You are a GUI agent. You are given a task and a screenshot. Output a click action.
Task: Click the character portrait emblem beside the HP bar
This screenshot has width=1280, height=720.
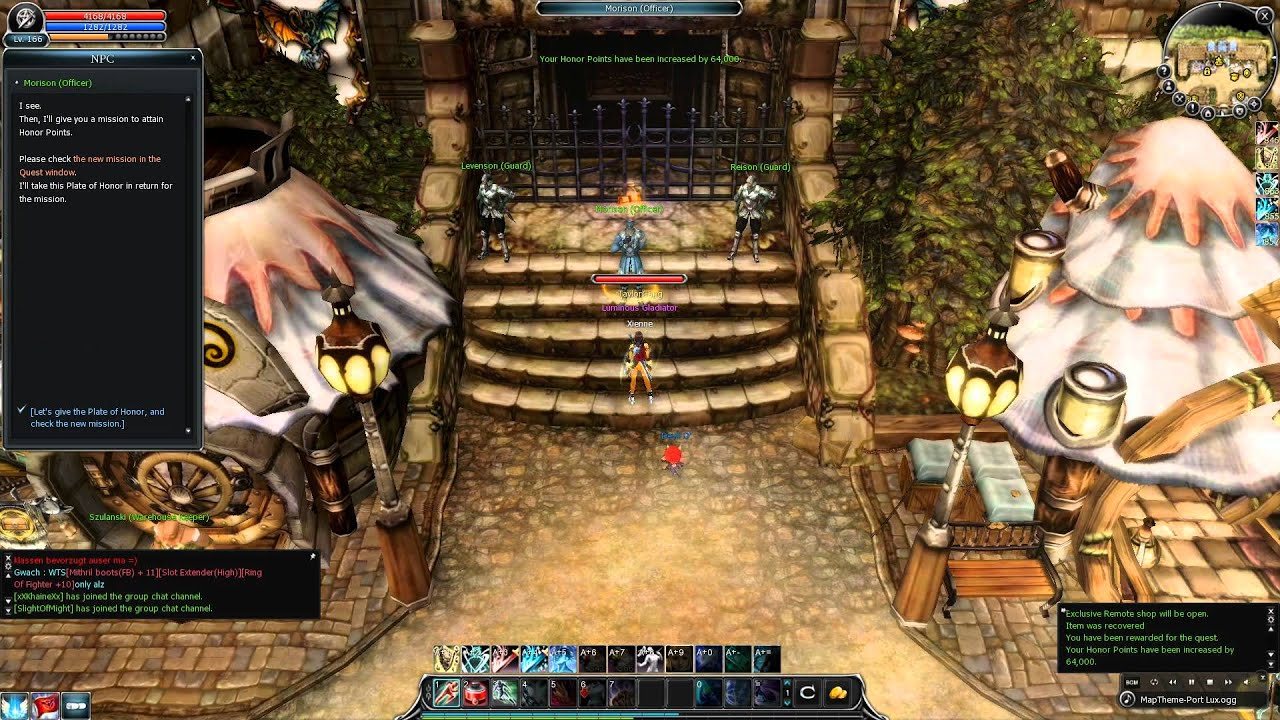(24, 18)
